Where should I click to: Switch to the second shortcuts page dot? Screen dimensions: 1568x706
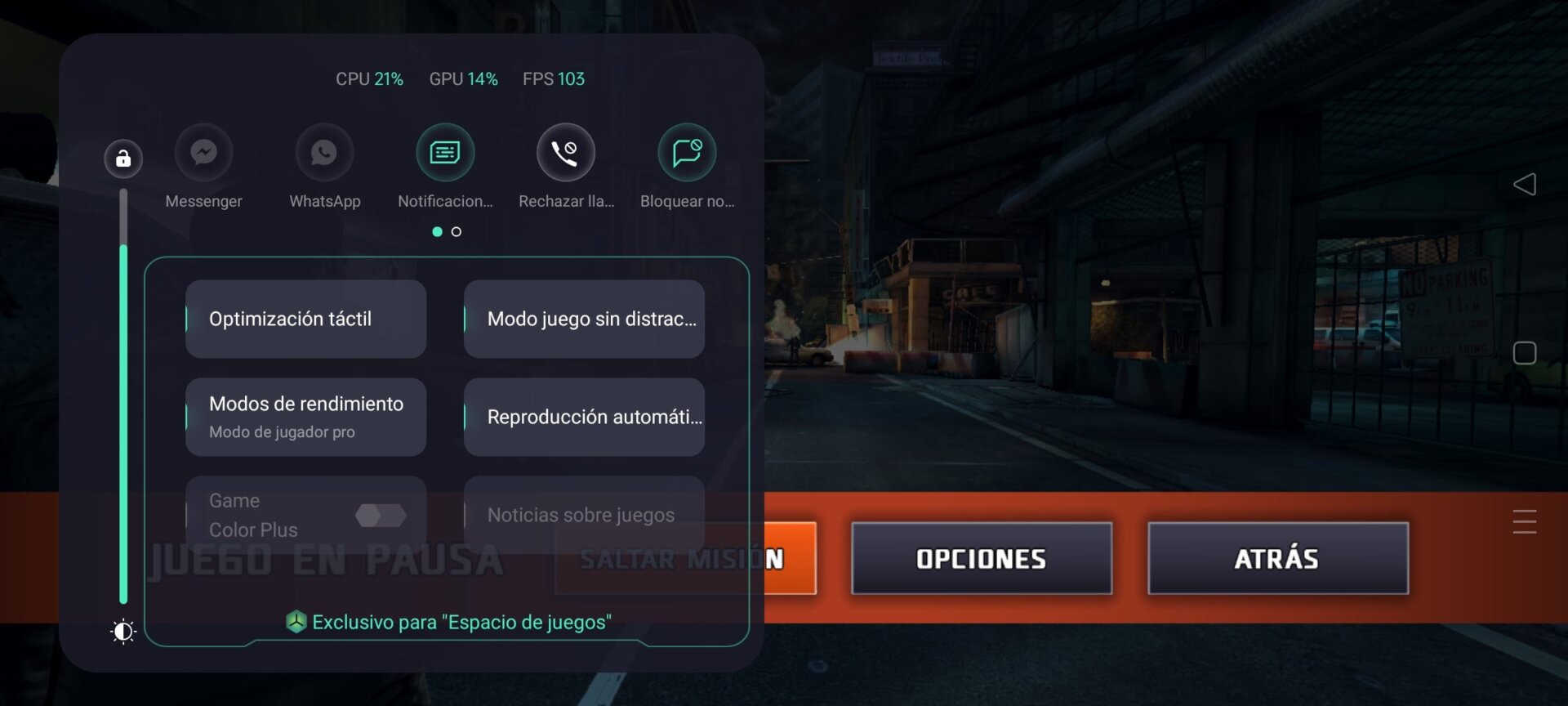pyautogui.click(x=457, y=231)
